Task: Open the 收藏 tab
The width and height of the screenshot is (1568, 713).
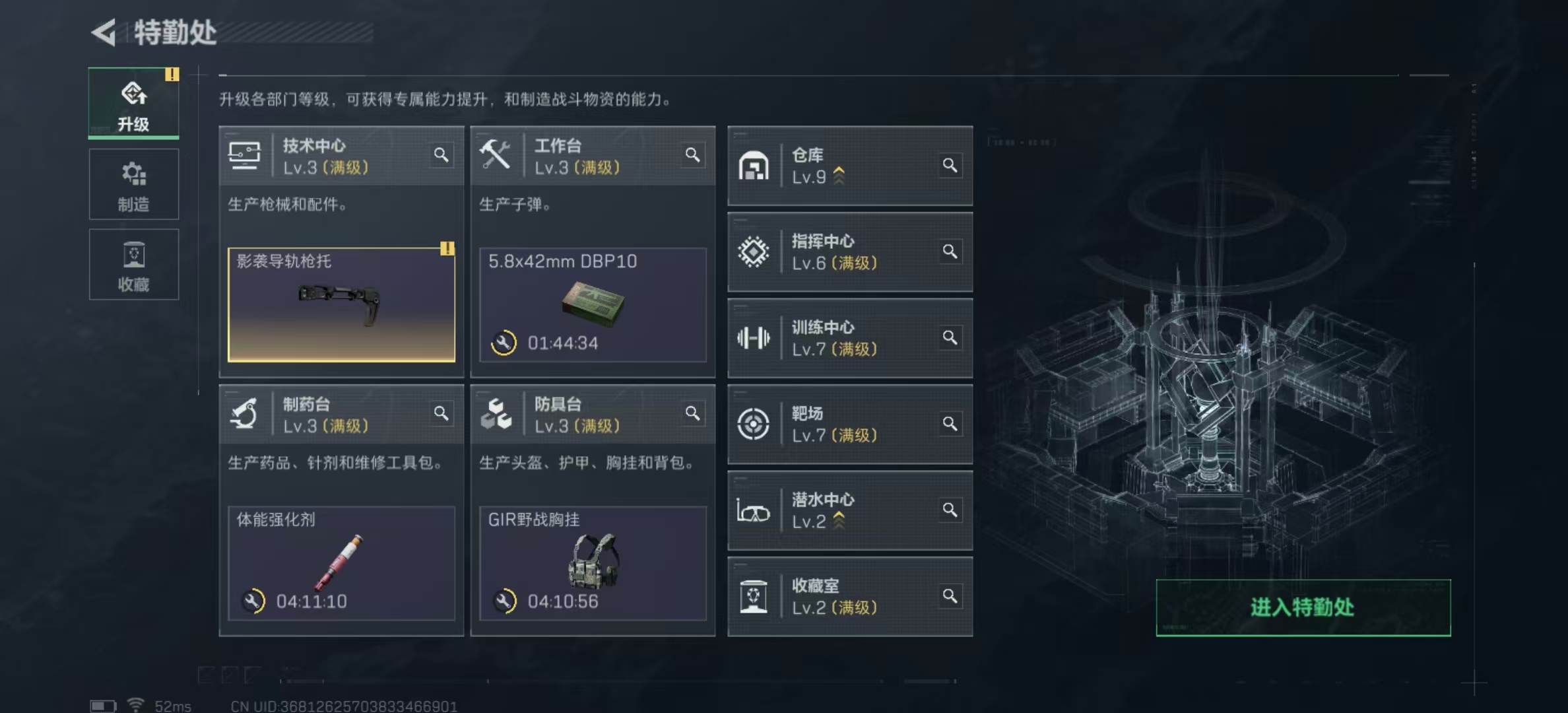Action: pyautogui.click(x=134, y=264)
